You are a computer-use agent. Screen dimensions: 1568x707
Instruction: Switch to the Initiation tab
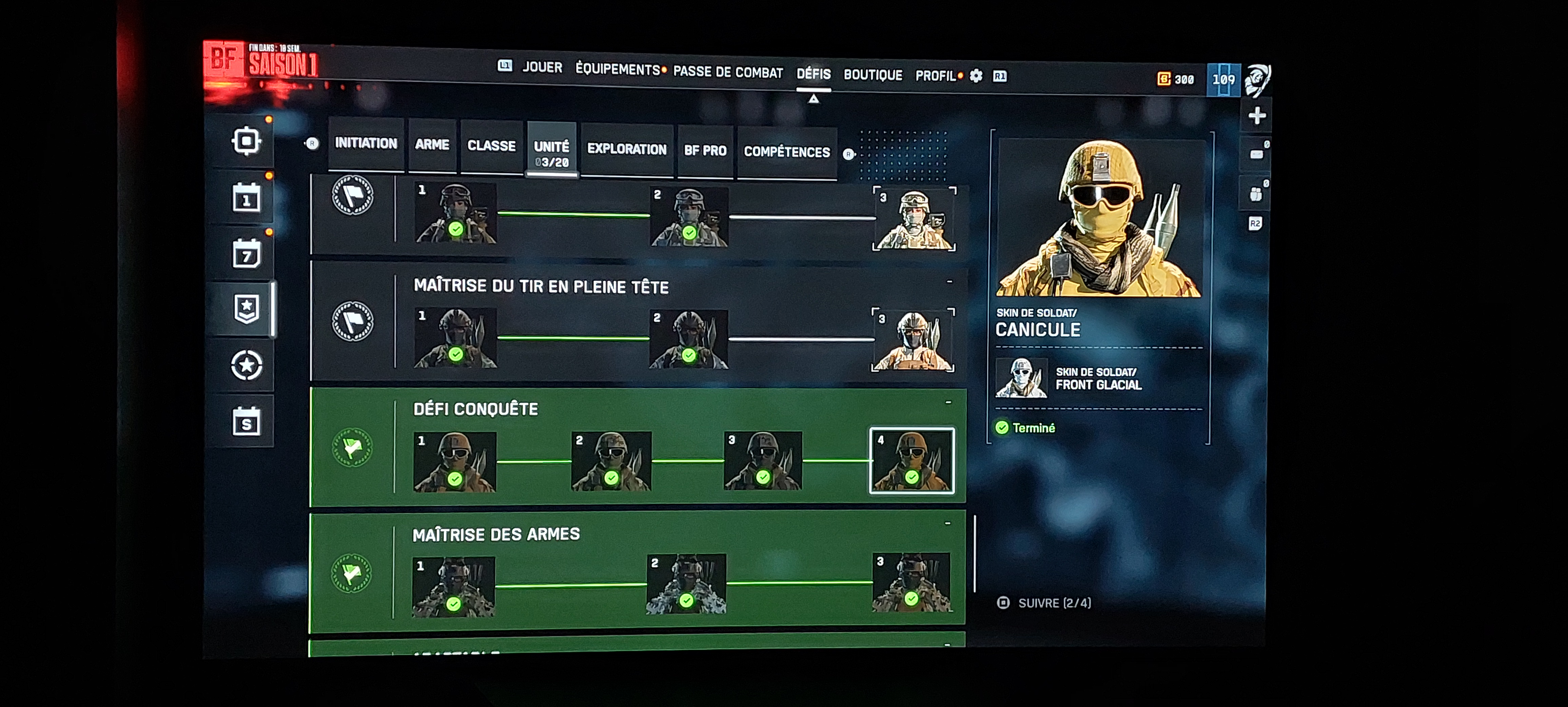click(366, 144)
